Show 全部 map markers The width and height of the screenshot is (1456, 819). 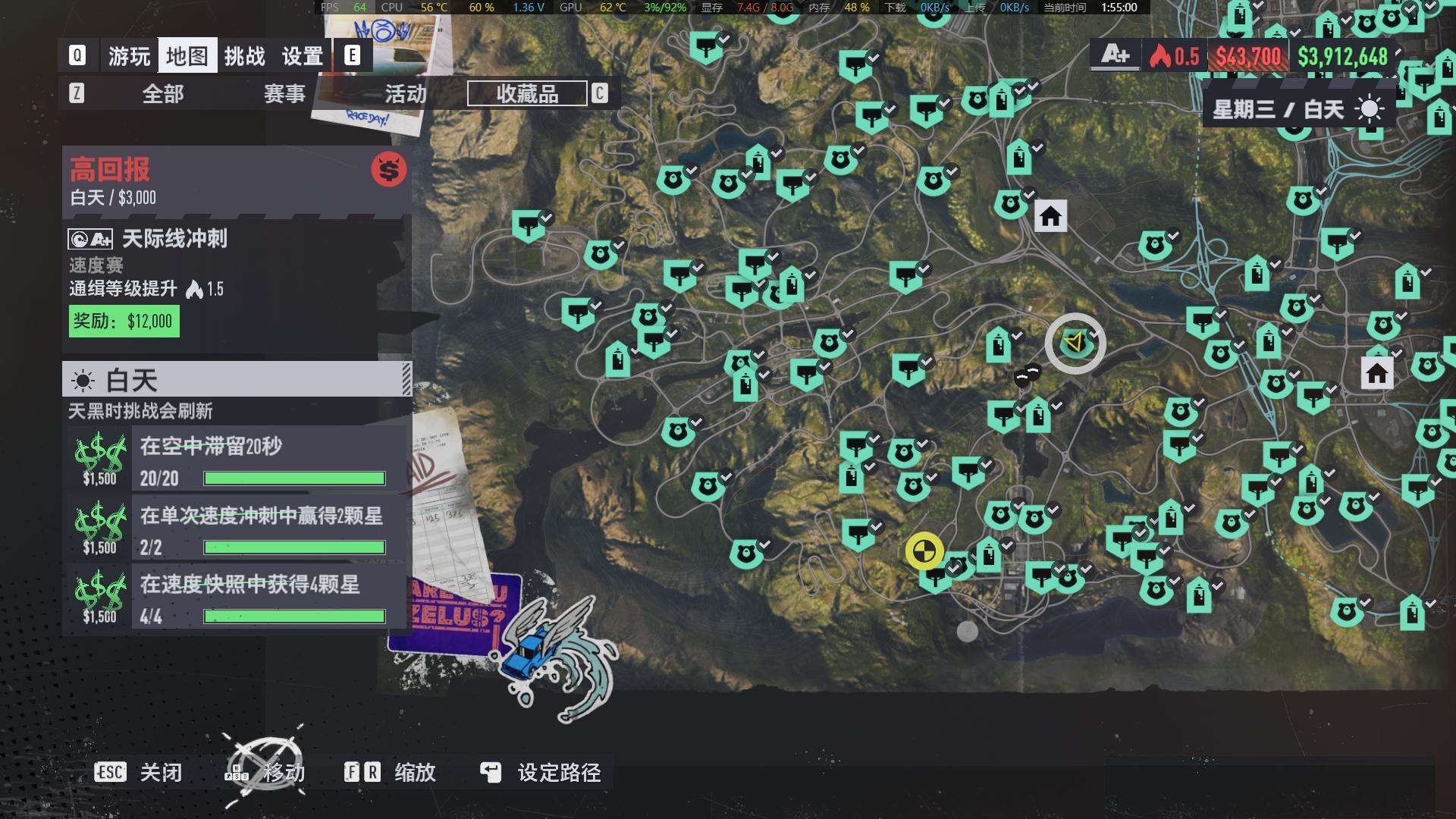click(163, 94)
